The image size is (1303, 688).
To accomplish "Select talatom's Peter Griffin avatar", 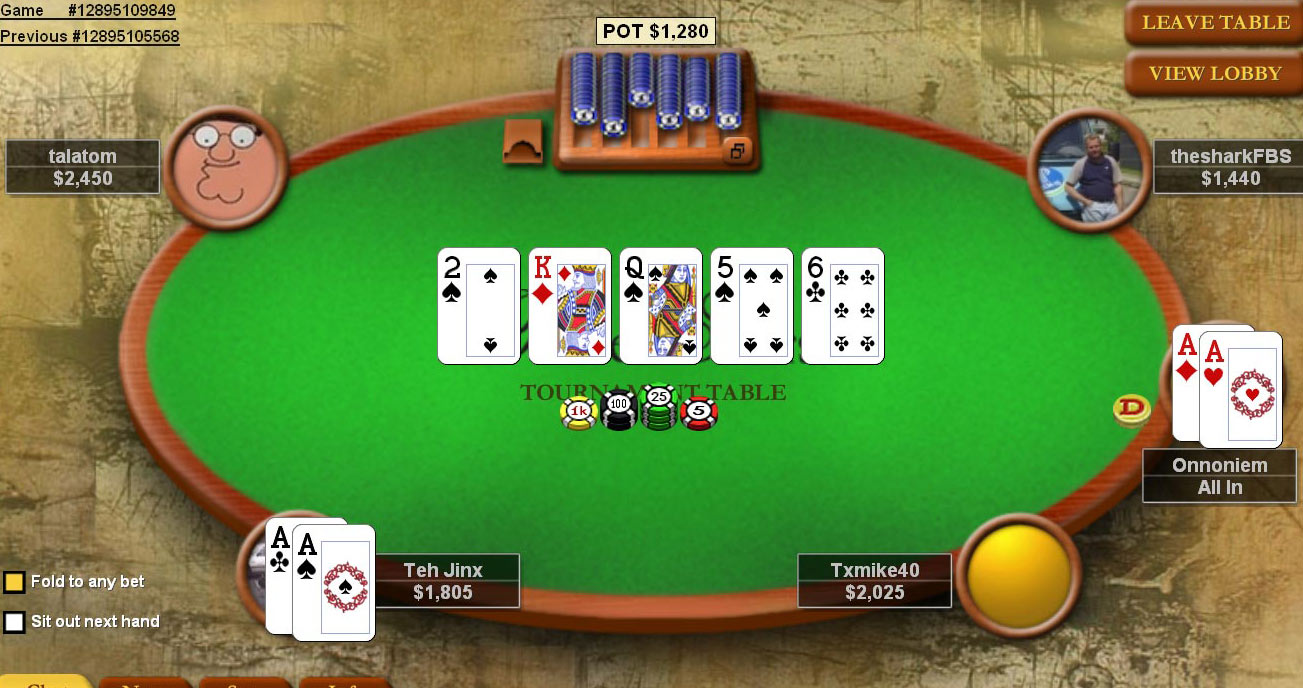I will click(x=227, y=167).
